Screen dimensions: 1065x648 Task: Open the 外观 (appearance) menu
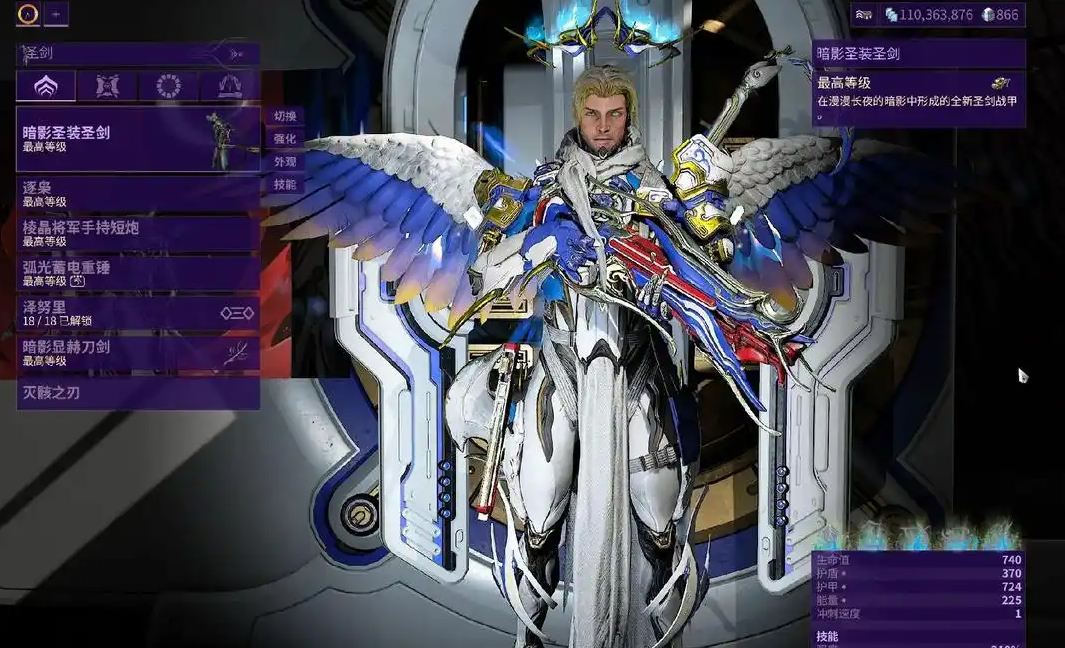click(285, 162)
